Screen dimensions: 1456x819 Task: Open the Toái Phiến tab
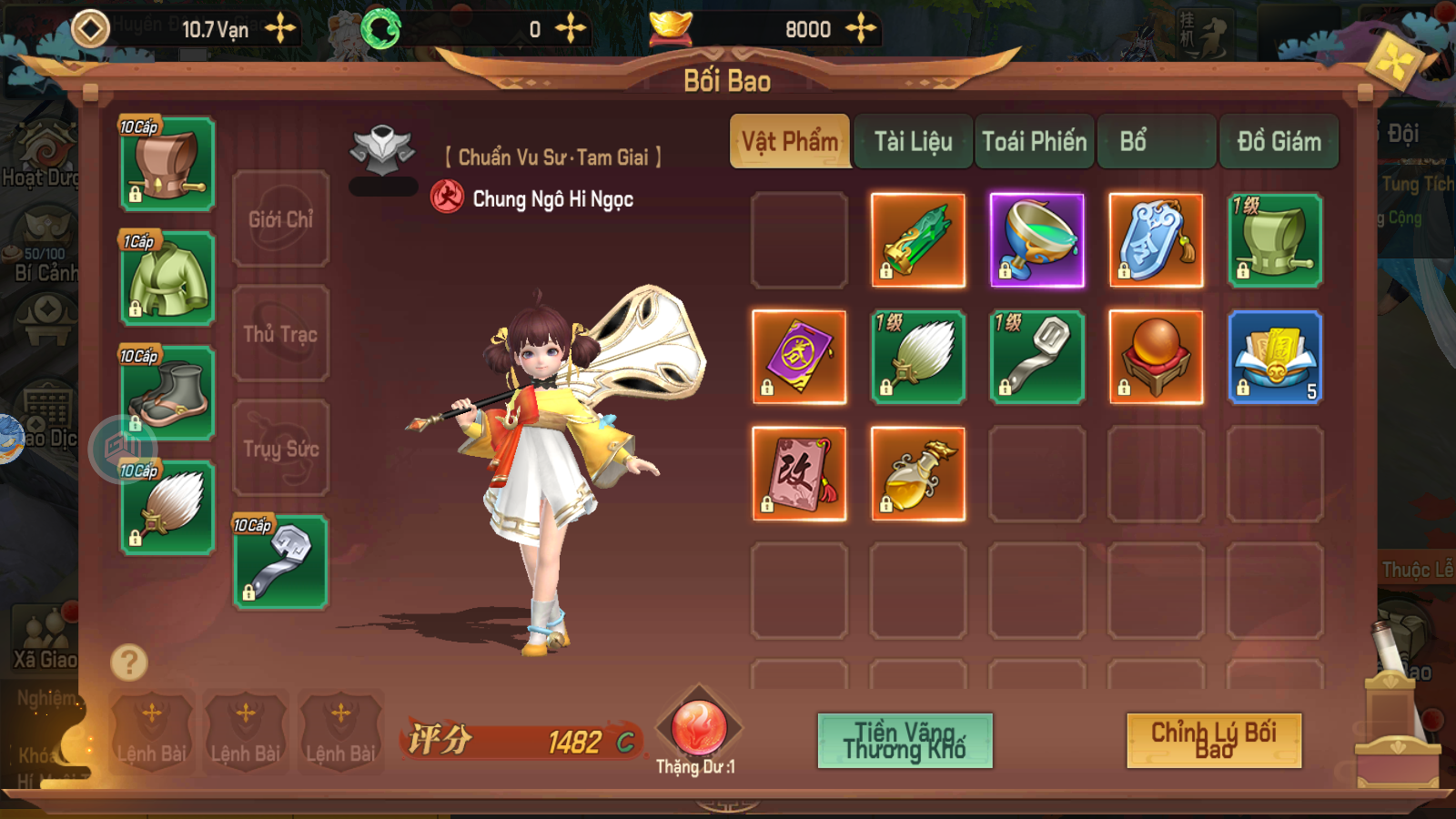pyautogui.click(x=1034, y=142)
